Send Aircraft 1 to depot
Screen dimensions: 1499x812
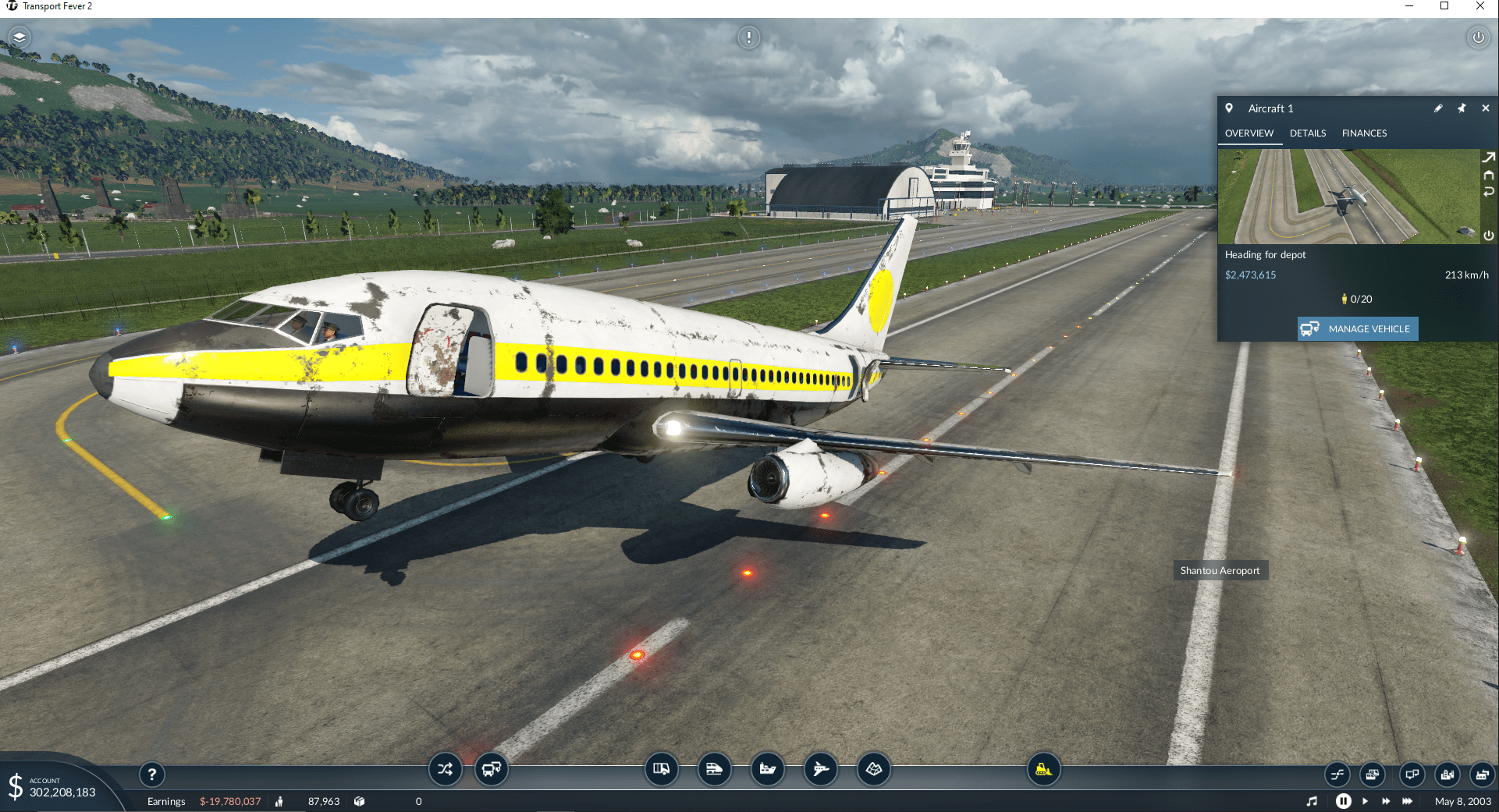(1489, 175)
